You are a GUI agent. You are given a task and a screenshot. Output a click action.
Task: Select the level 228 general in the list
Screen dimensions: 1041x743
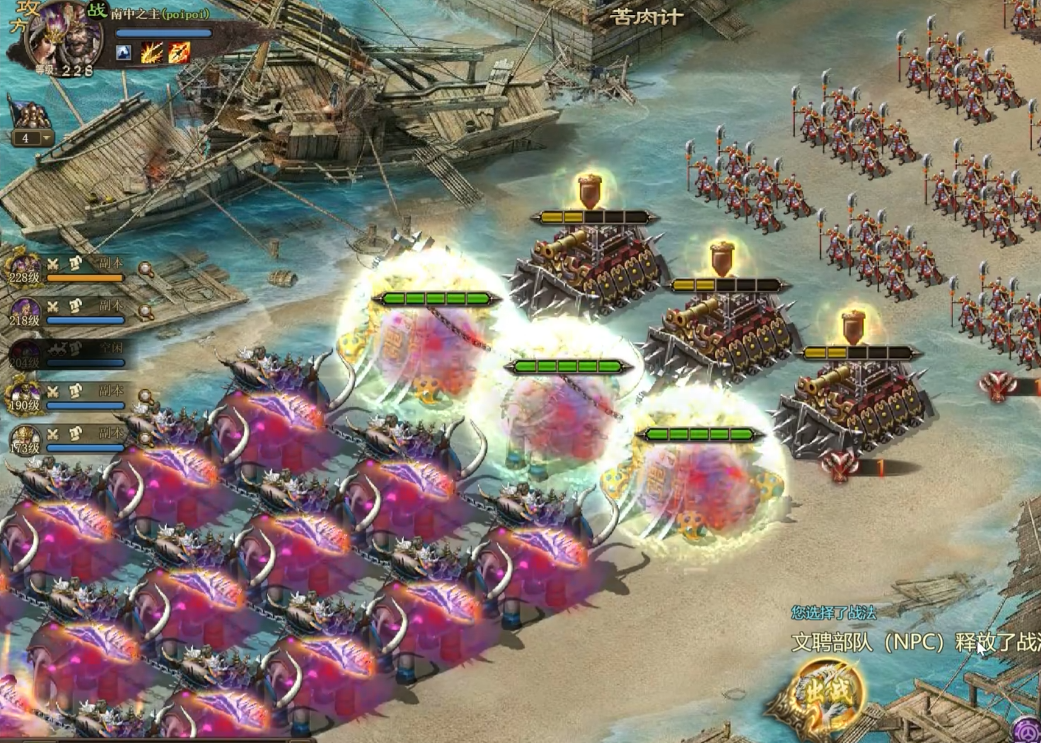tap(26, 269)
